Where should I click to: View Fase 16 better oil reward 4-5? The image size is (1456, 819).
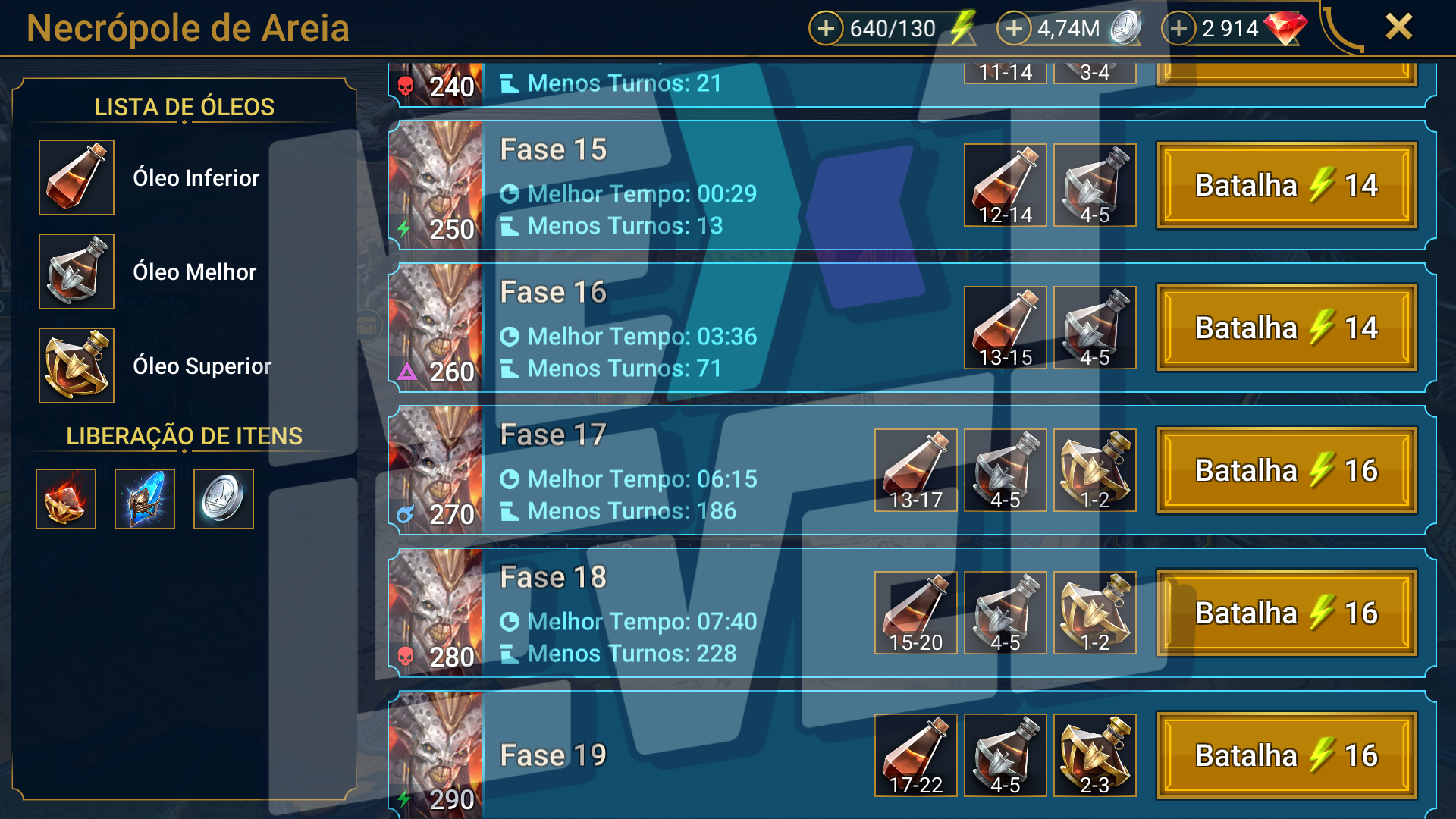click(1094, 328)
